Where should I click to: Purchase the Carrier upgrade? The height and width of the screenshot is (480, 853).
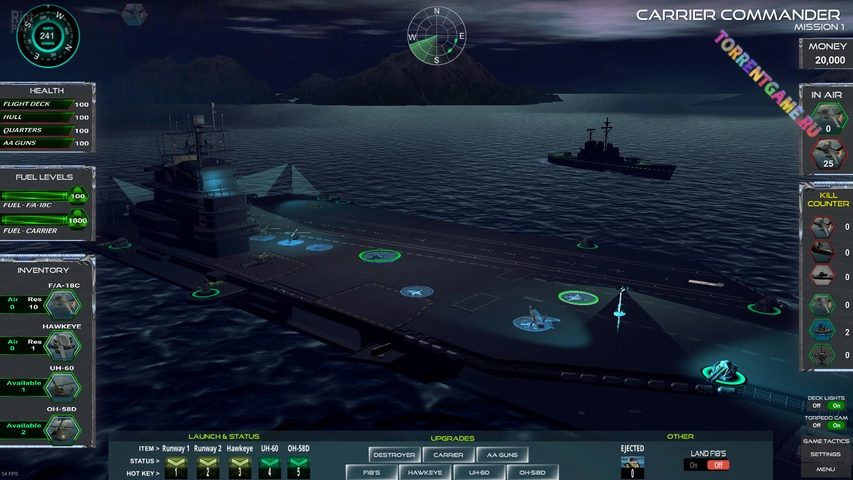coord(447,455)
